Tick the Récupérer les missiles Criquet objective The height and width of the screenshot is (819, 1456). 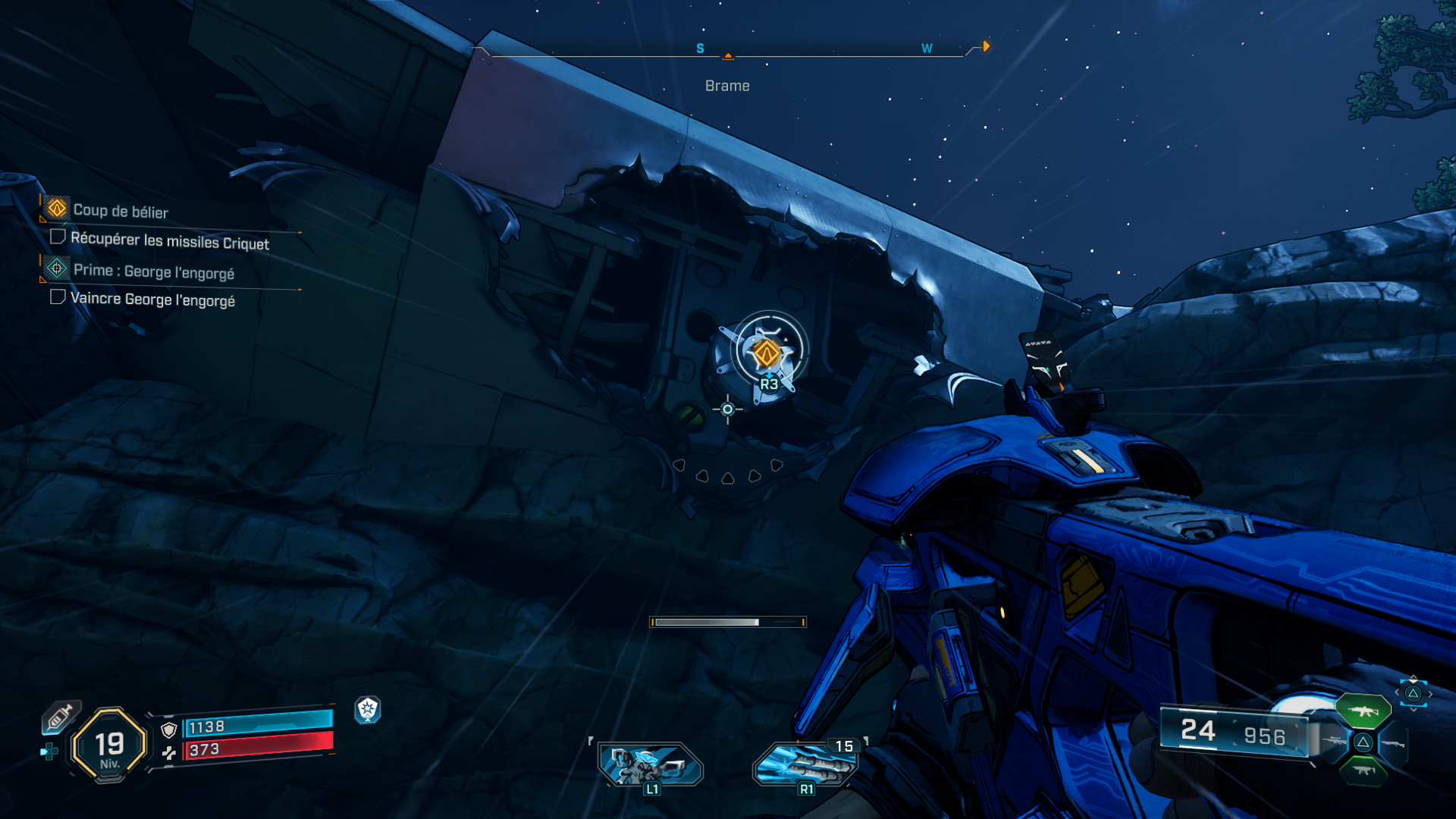pyautogui.click(x=58, y=237)
